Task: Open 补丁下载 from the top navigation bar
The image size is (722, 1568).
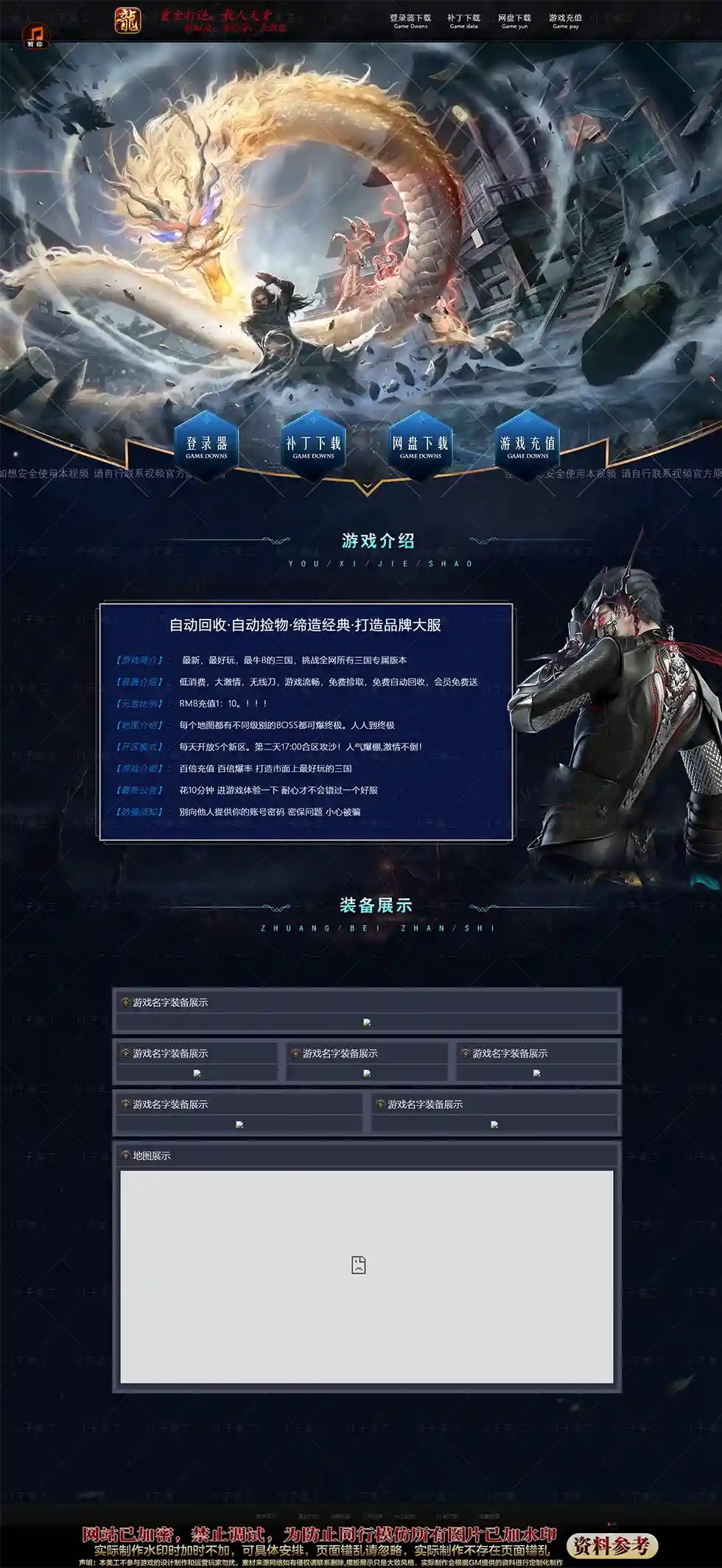Action: (x=463, y=21)
